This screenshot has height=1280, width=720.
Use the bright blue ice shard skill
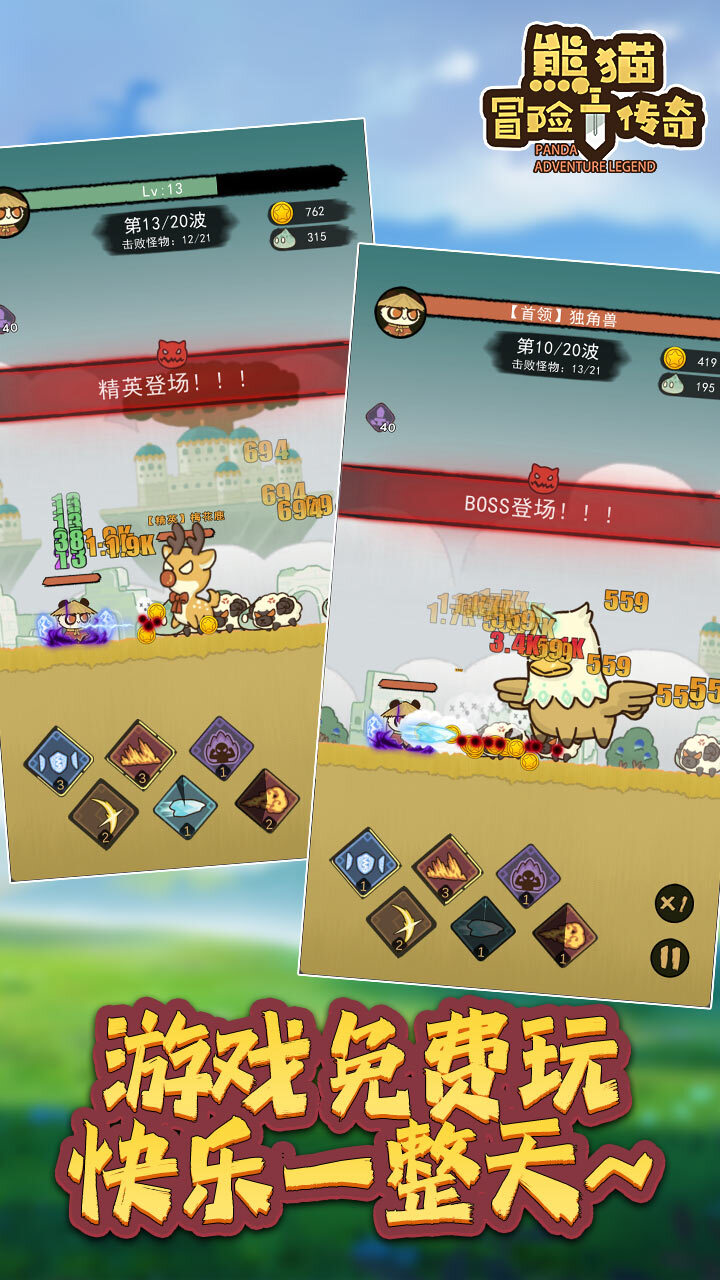pos(185,807)
